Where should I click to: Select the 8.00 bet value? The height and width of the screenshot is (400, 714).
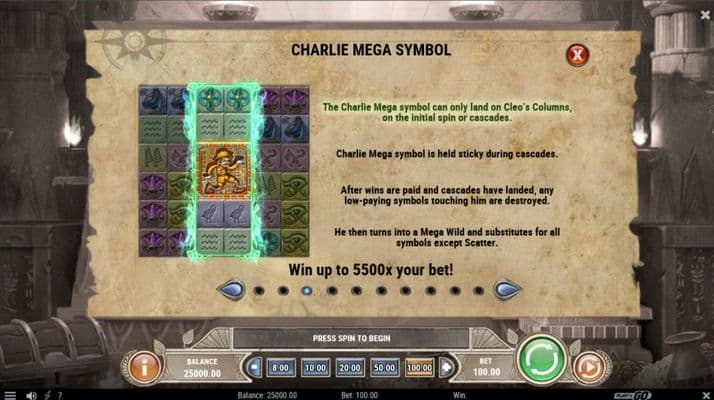281,368
